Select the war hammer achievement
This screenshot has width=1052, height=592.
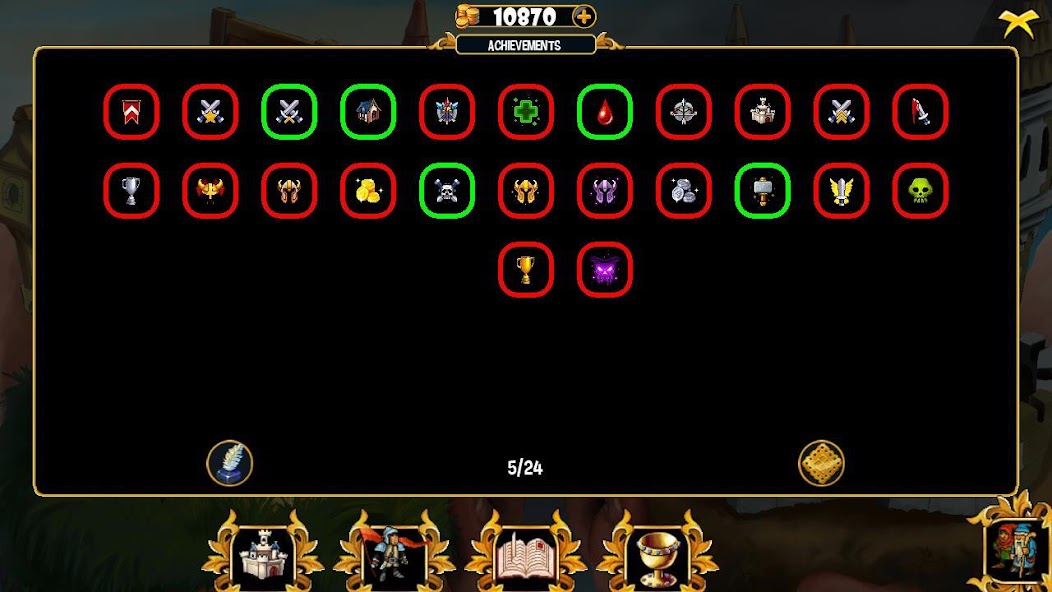pyautogui.click(x=763, y=191)
